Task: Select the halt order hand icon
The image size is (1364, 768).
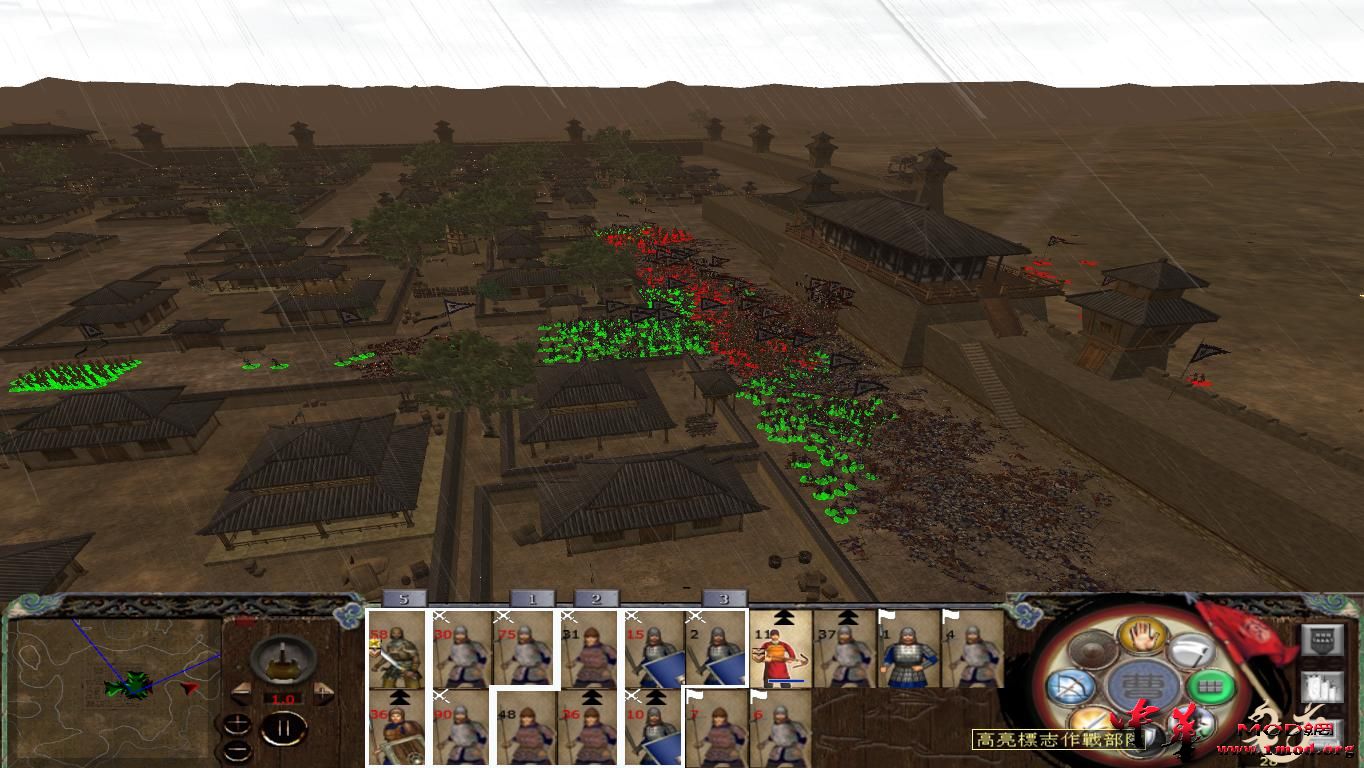Action: point(1141,638)
